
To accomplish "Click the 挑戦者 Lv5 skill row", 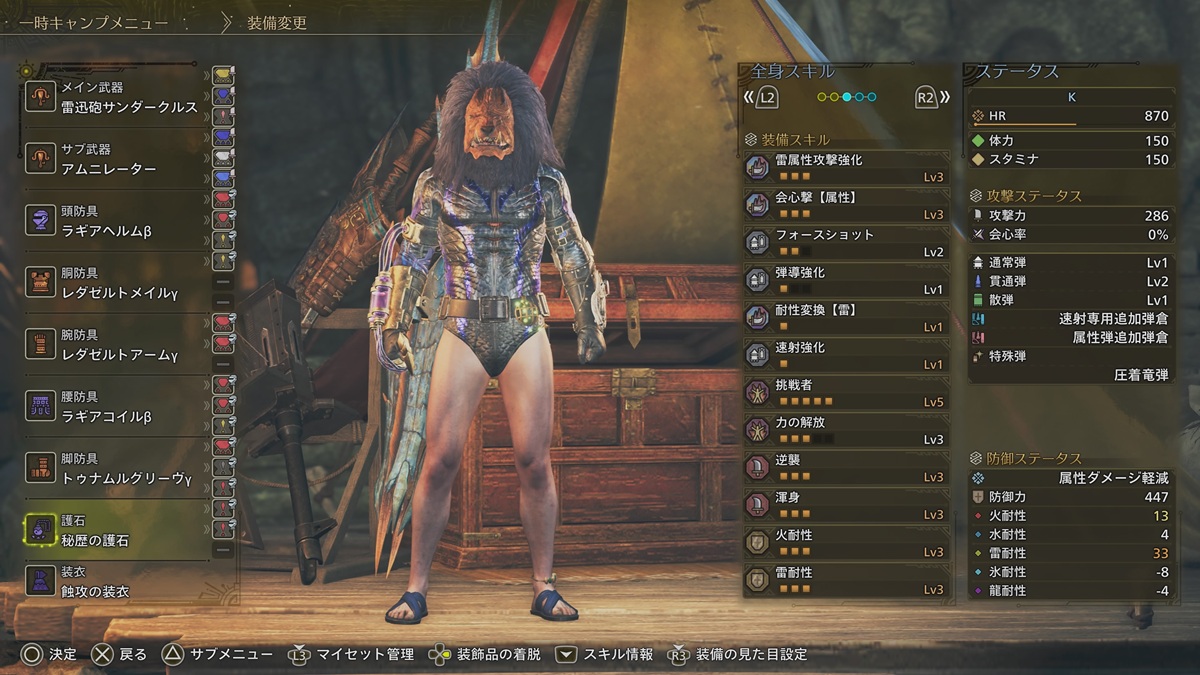I will 846,392.
